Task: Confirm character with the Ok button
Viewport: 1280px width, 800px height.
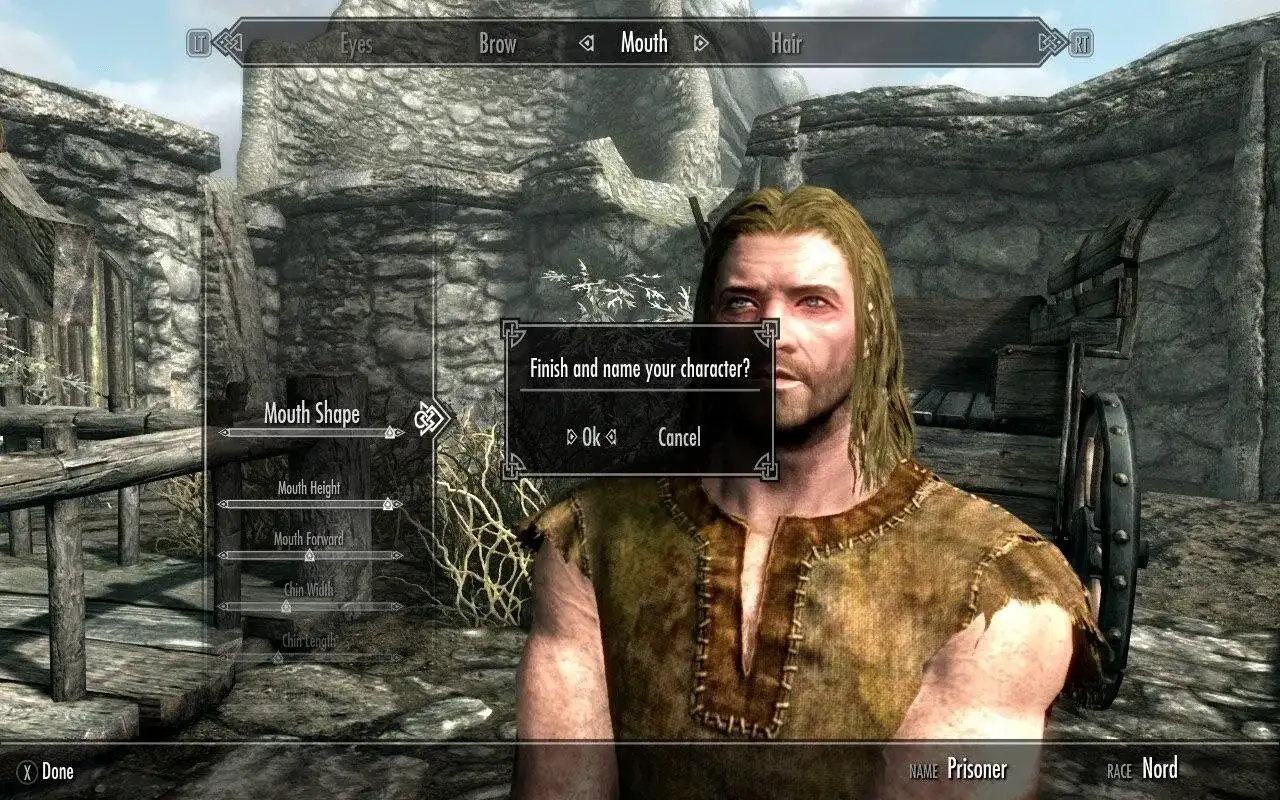Action: [592, 437]
